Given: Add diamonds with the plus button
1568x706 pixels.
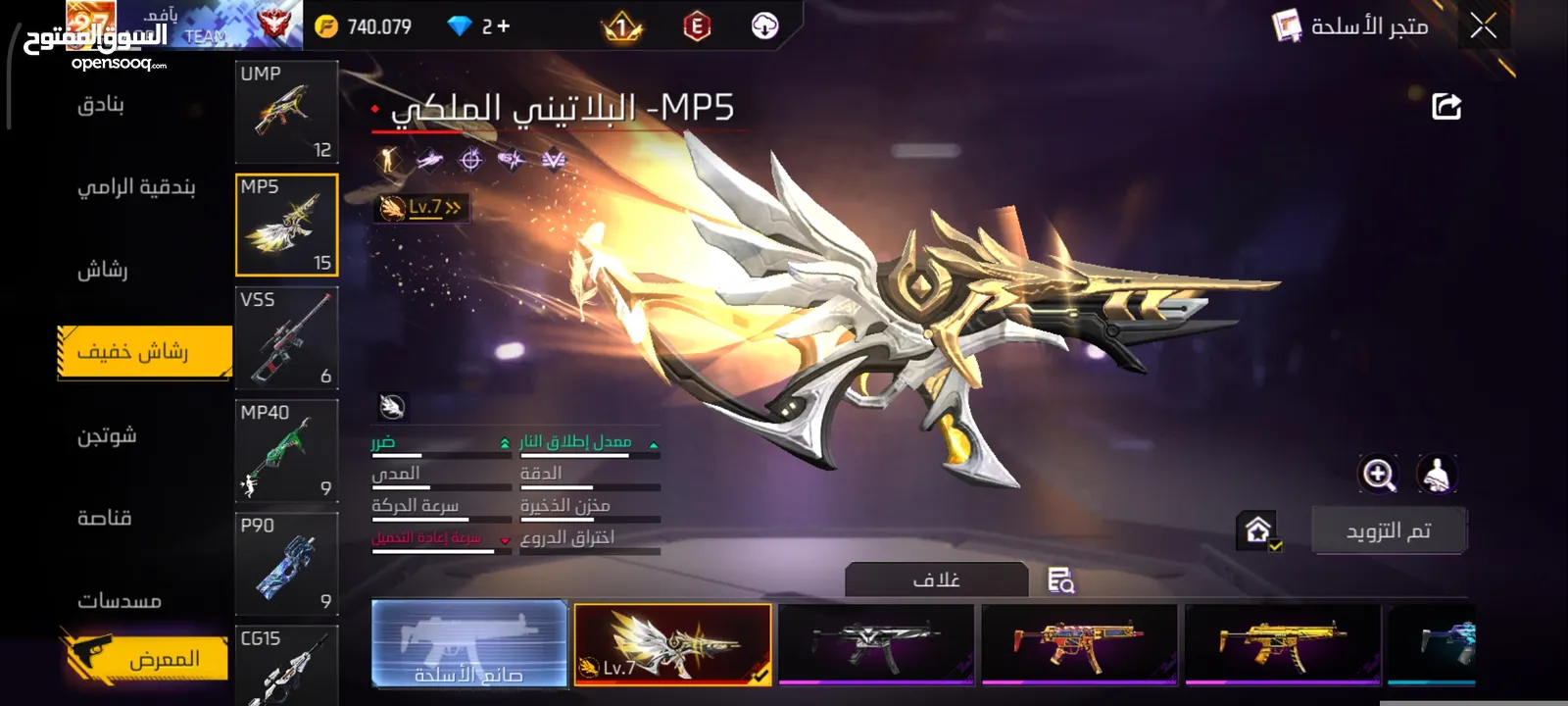Looking at the screenshot, I should click(x=504, y=26).
